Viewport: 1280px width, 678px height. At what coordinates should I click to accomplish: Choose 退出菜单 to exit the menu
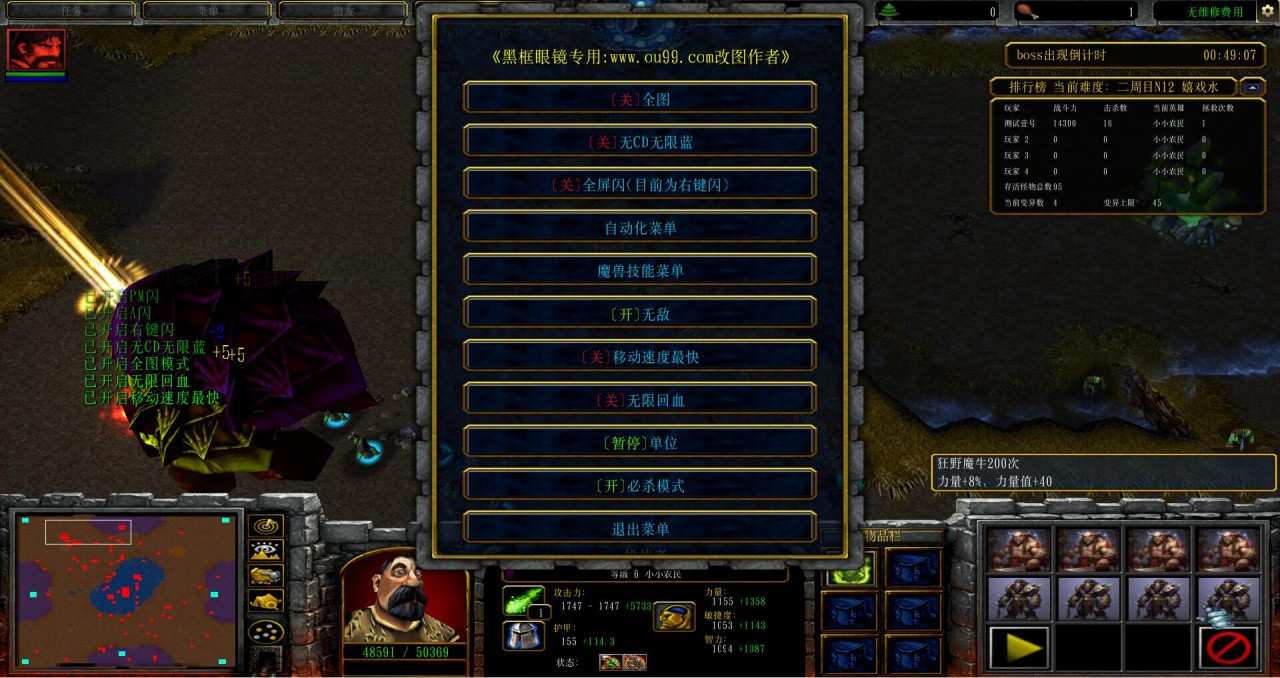[640, 529]
